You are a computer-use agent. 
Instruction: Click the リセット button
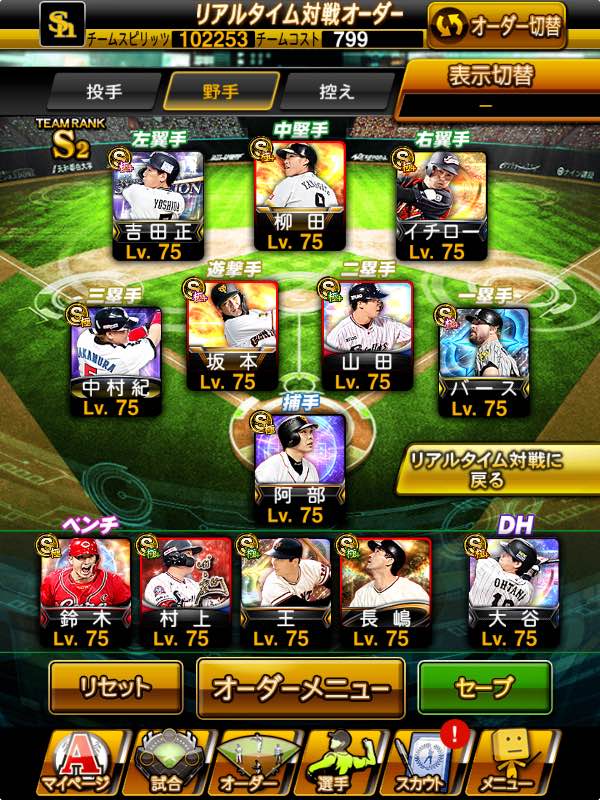[x=116, y=687]
